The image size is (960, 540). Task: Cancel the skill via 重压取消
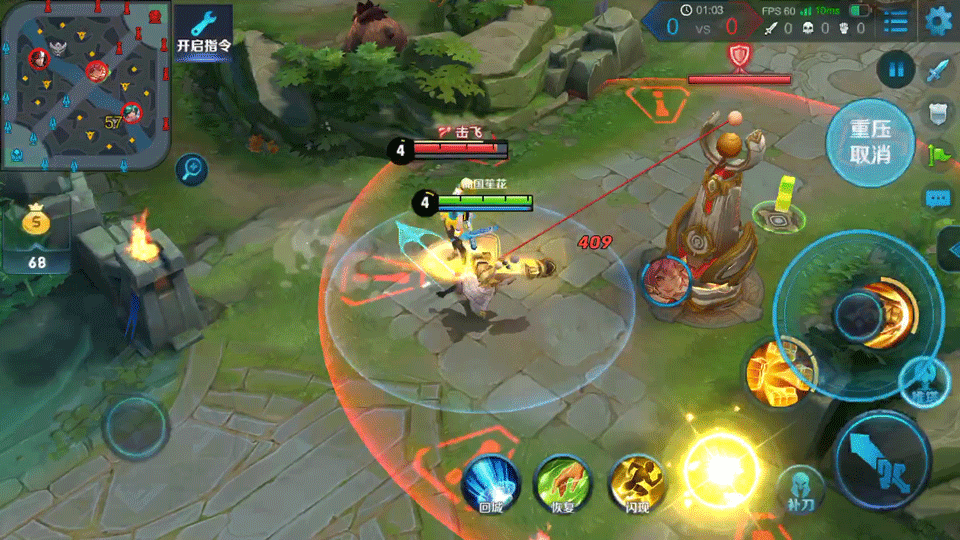[x=870, y=142]
